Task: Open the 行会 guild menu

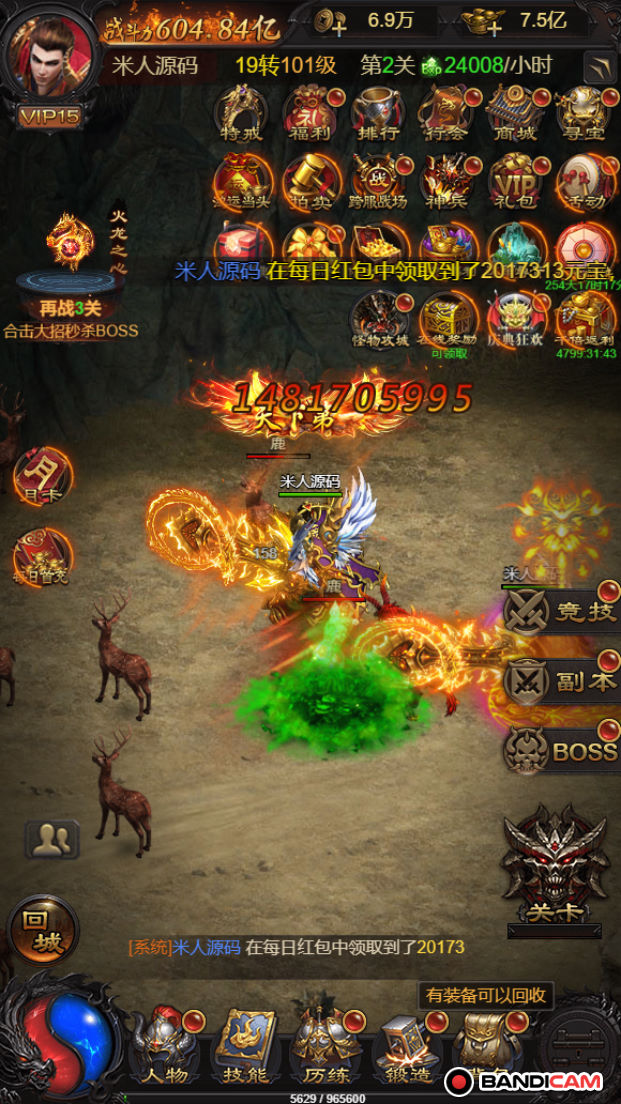Action: (x=446, y=113)
